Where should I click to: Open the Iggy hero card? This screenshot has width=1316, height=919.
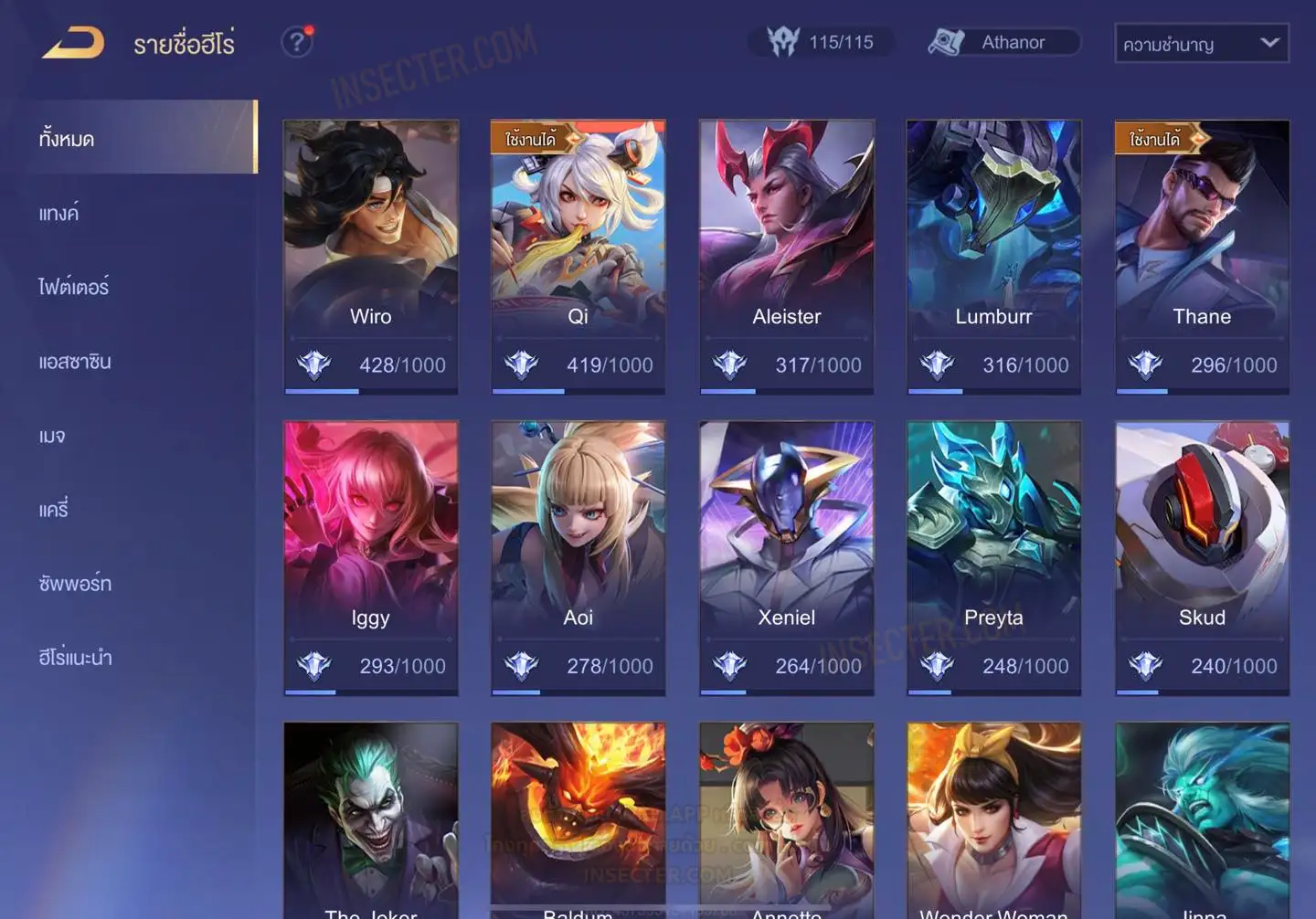(x=370, y=557)
